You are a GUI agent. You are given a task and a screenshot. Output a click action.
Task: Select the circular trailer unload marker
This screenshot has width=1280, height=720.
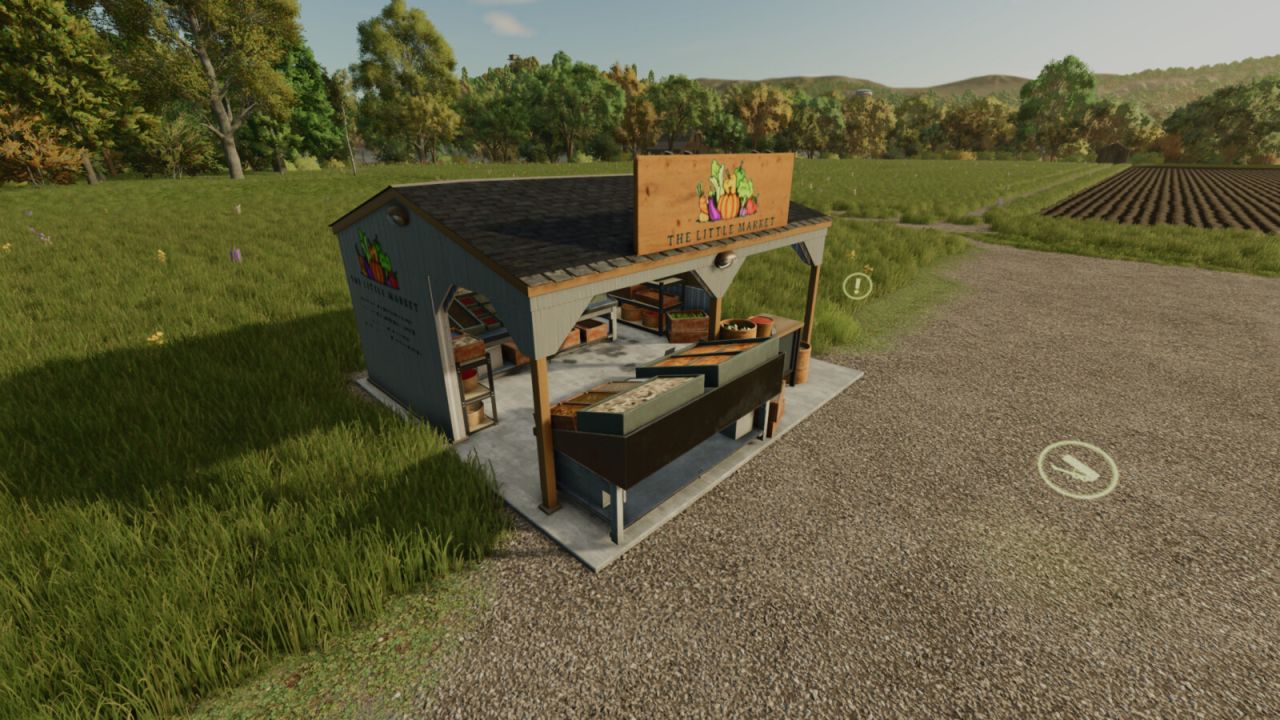tap(1077, 469)
